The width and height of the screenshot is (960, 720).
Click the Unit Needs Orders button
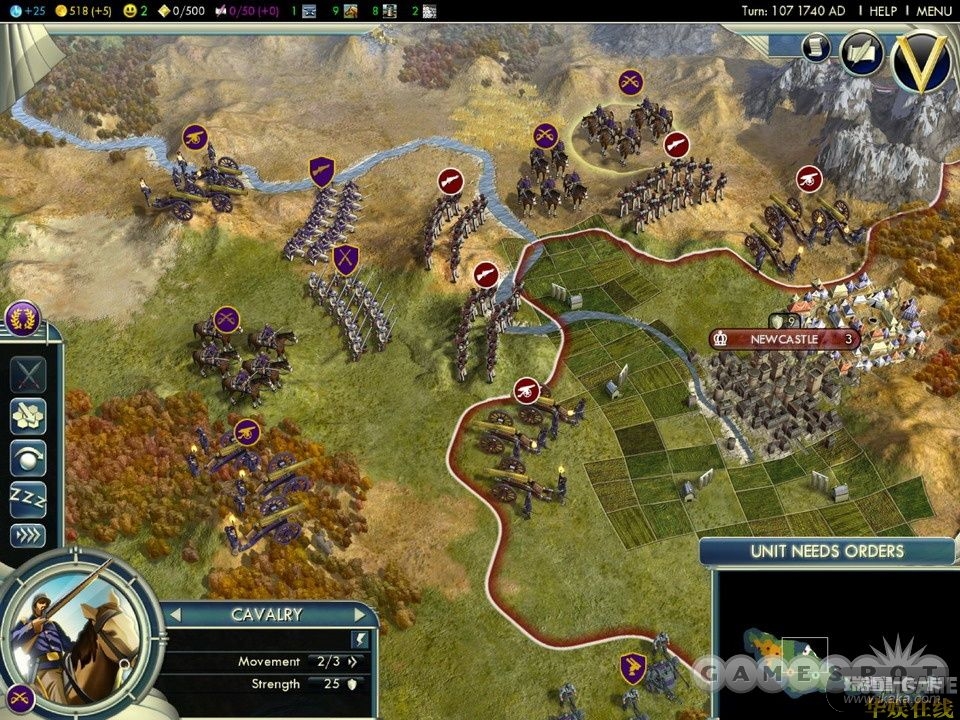pyautogui.click(x=827, y=551)
